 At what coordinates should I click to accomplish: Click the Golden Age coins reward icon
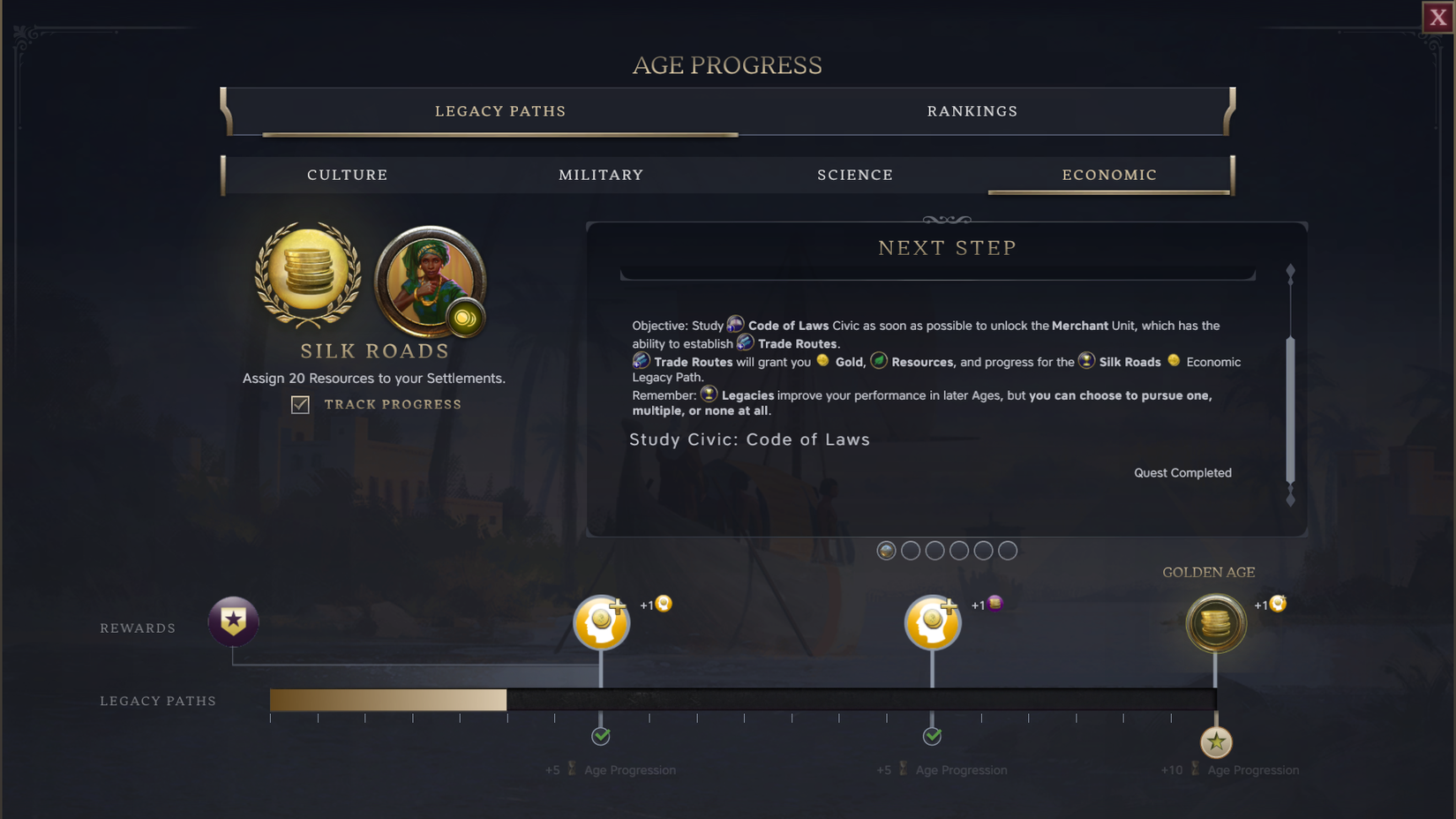1215,623
